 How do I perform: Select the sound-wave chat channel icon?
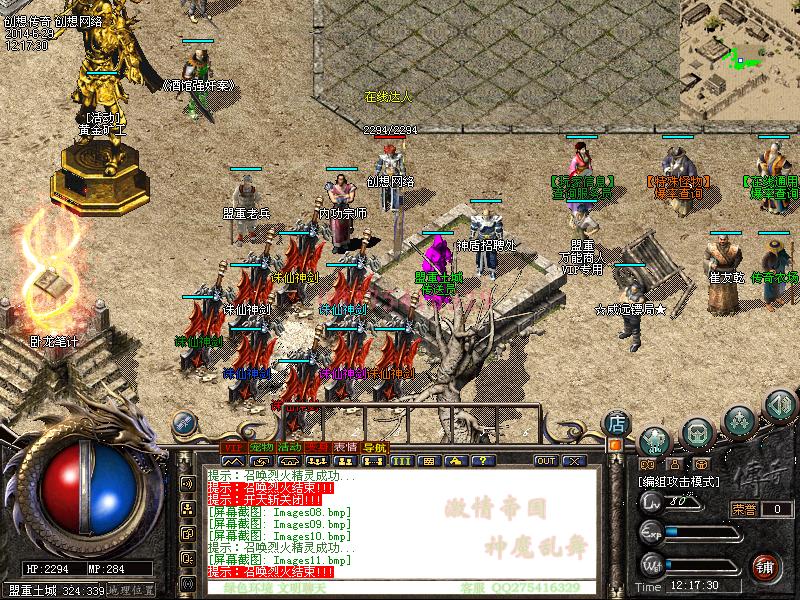coord(187,485)
